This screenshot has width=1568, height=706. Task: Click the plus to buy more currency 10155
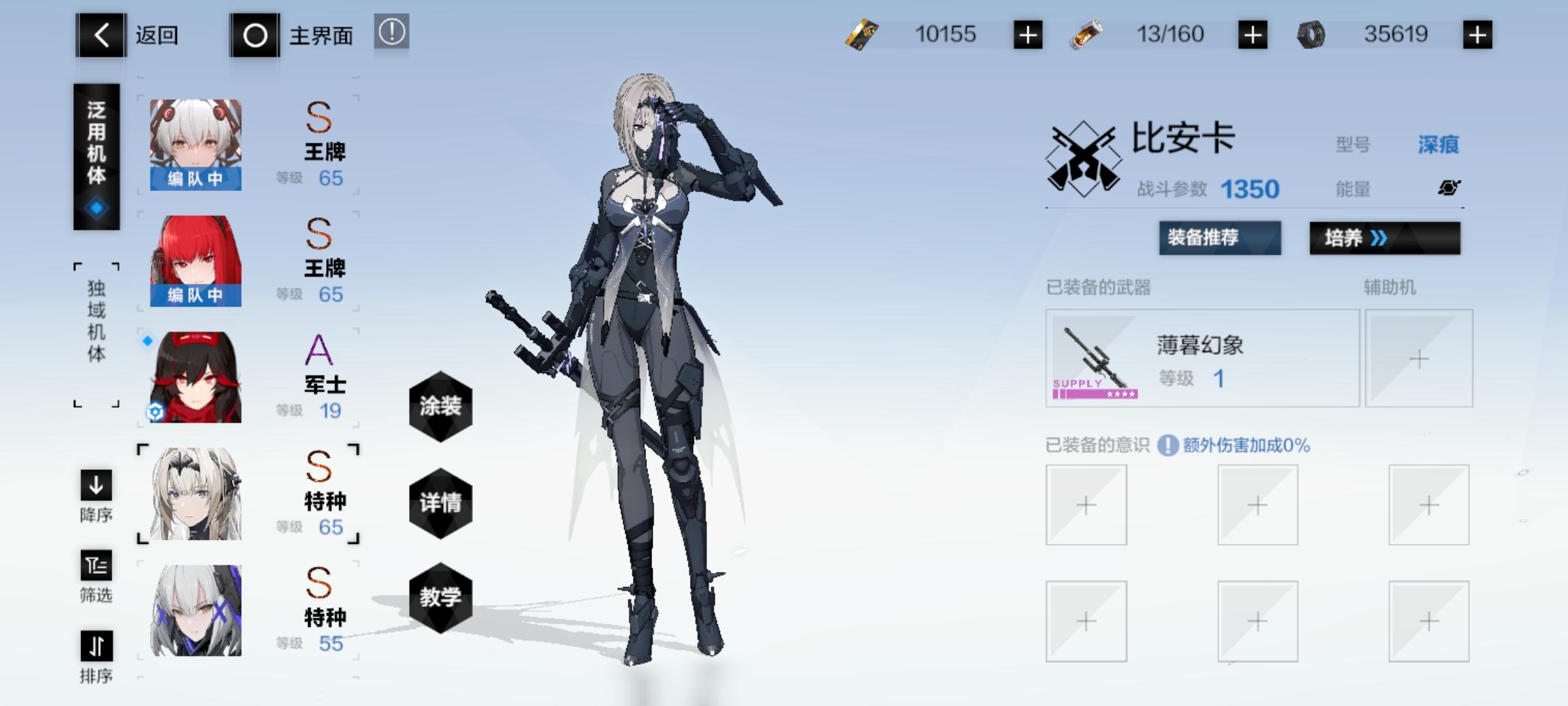(1028, 33)
